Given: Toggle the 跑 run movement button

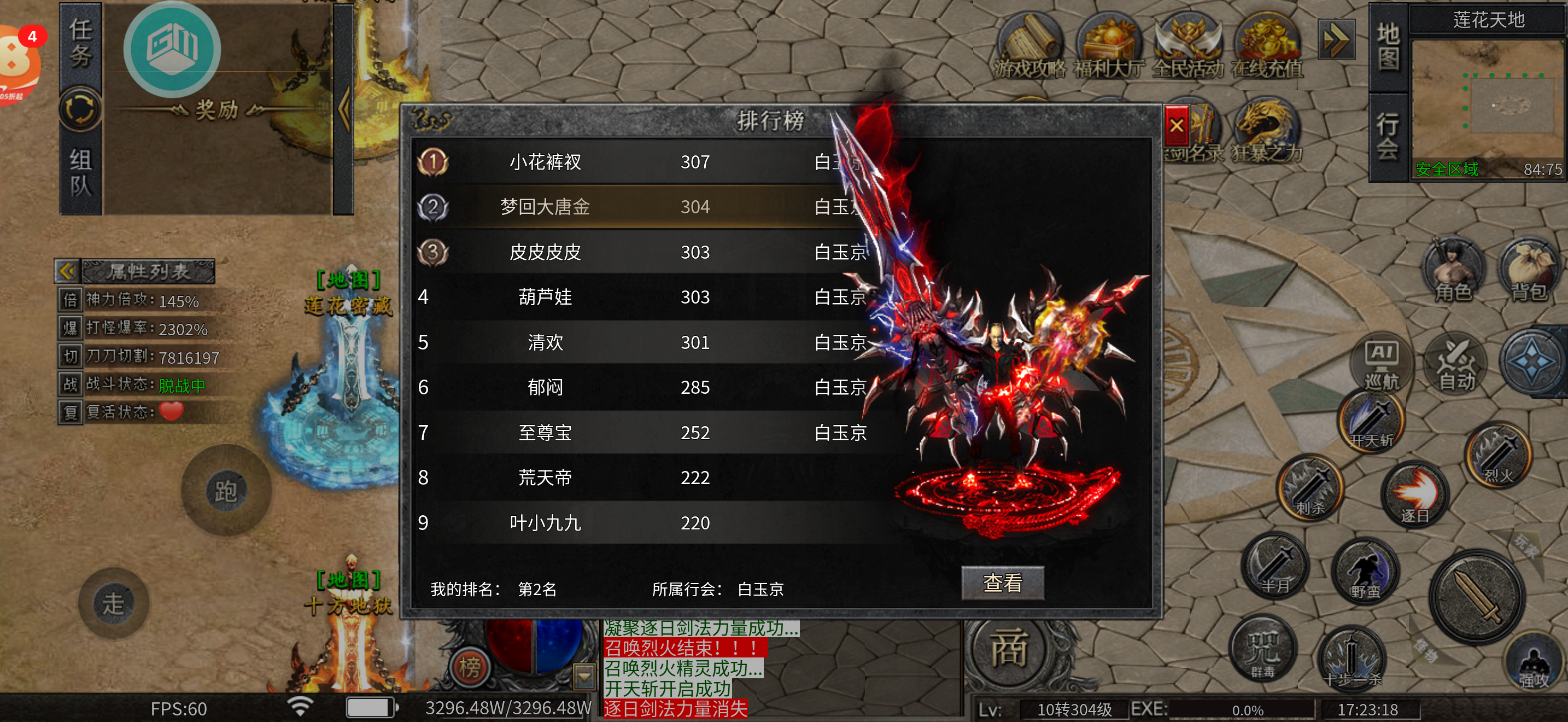Looking at the screenshot, I should 225,491.
